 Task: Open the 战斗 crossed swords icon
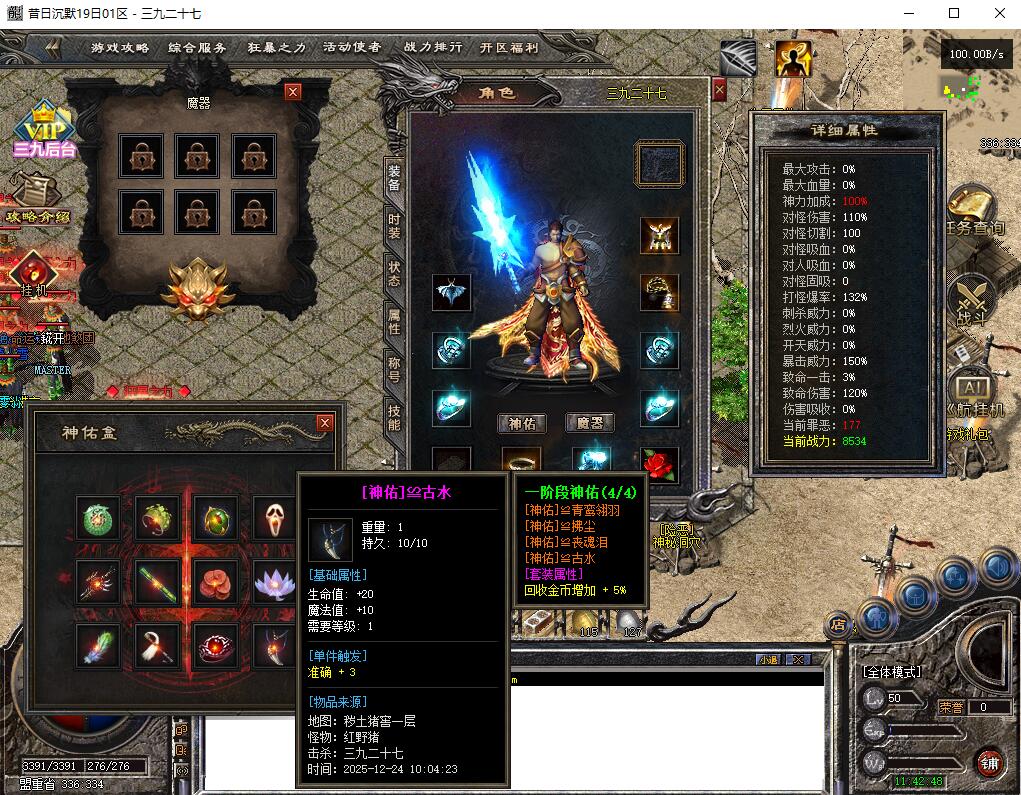tap(970, 300)
